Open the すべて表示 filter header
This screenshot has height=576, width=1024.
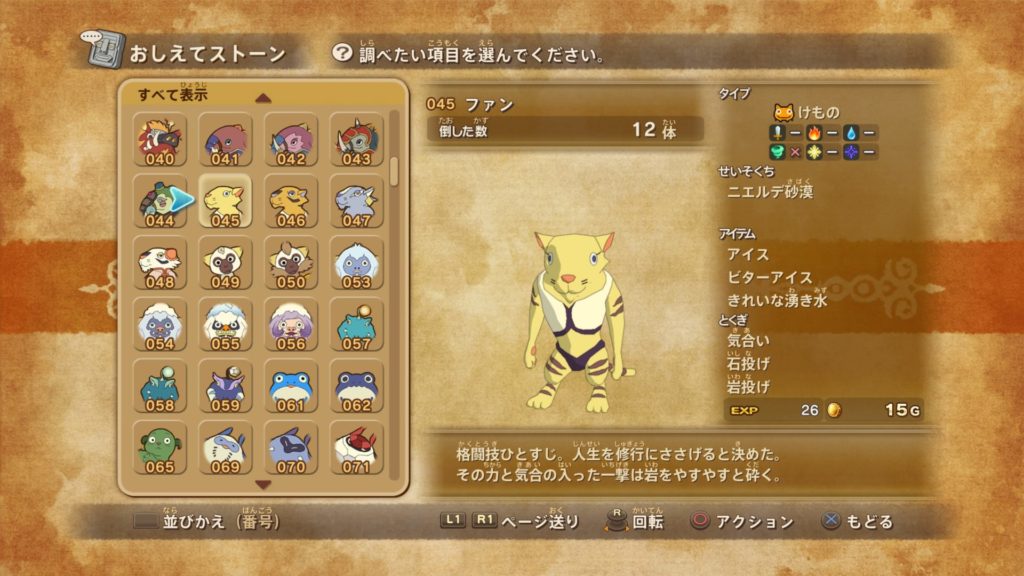174,96
